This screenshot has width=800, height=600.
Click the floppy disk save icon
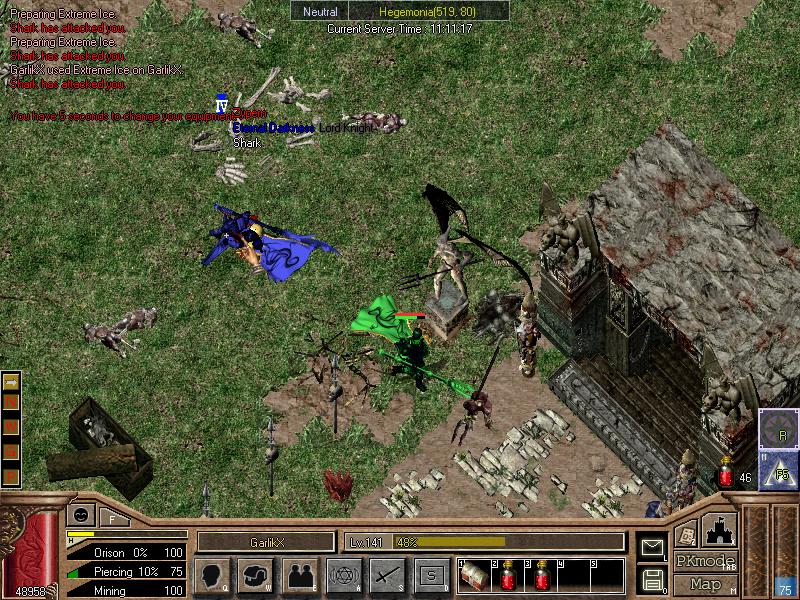coord(652,578)
